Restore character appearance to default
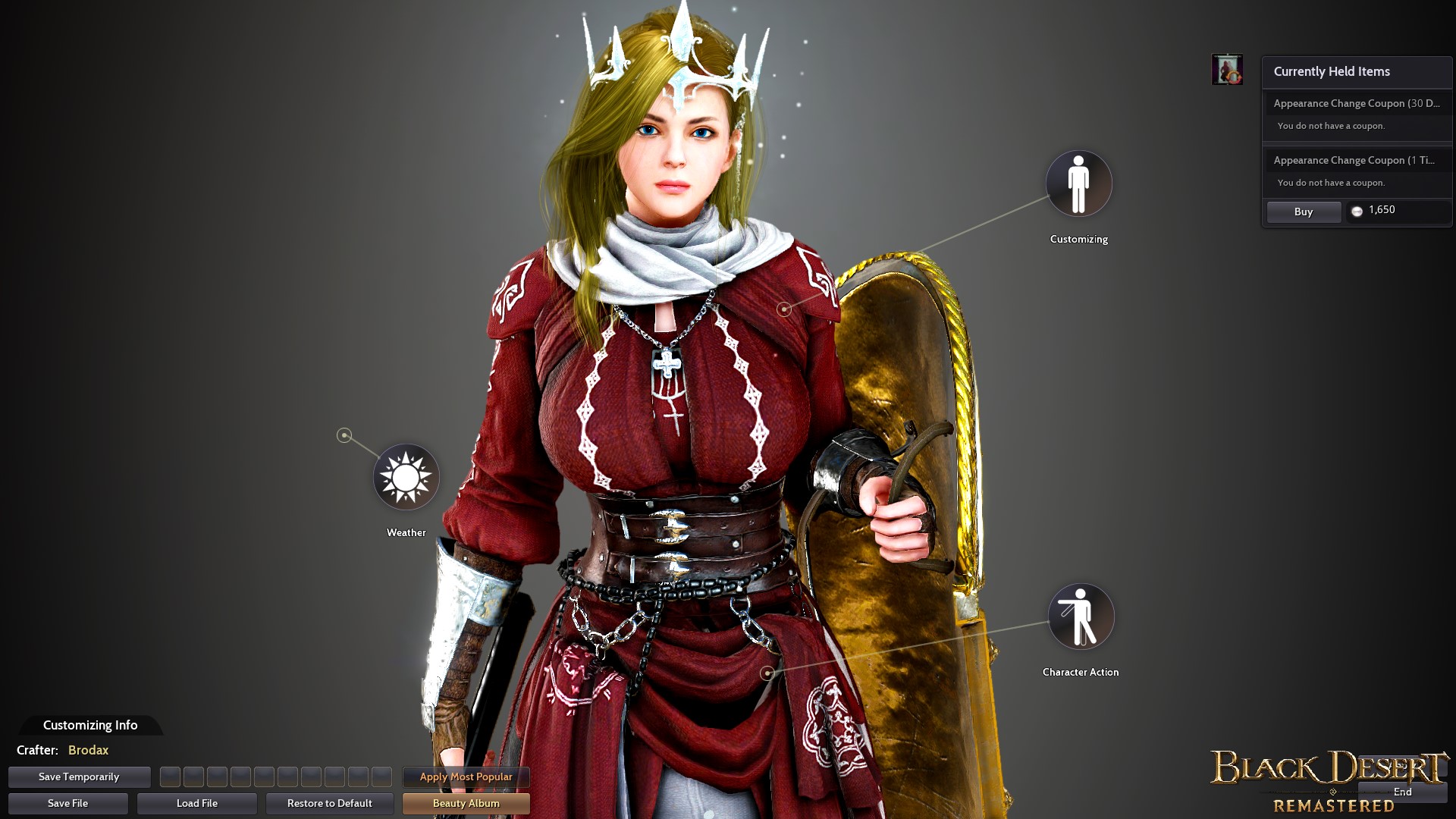1456x819 pixels. click(x=329, y=803)
